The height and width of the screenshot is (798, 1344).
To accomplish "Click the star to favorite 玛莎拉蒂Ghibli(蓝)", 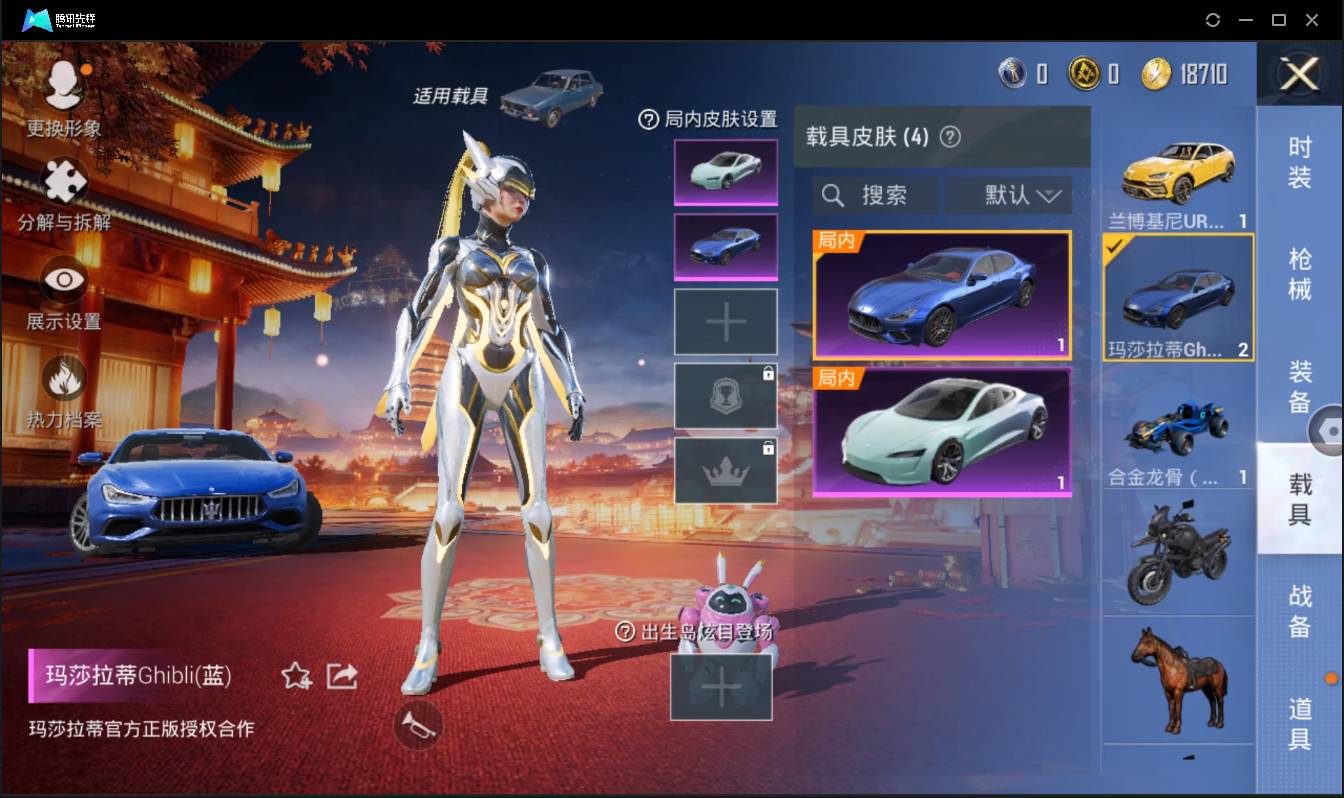I will pyautogui.click(x=295, y=676).
